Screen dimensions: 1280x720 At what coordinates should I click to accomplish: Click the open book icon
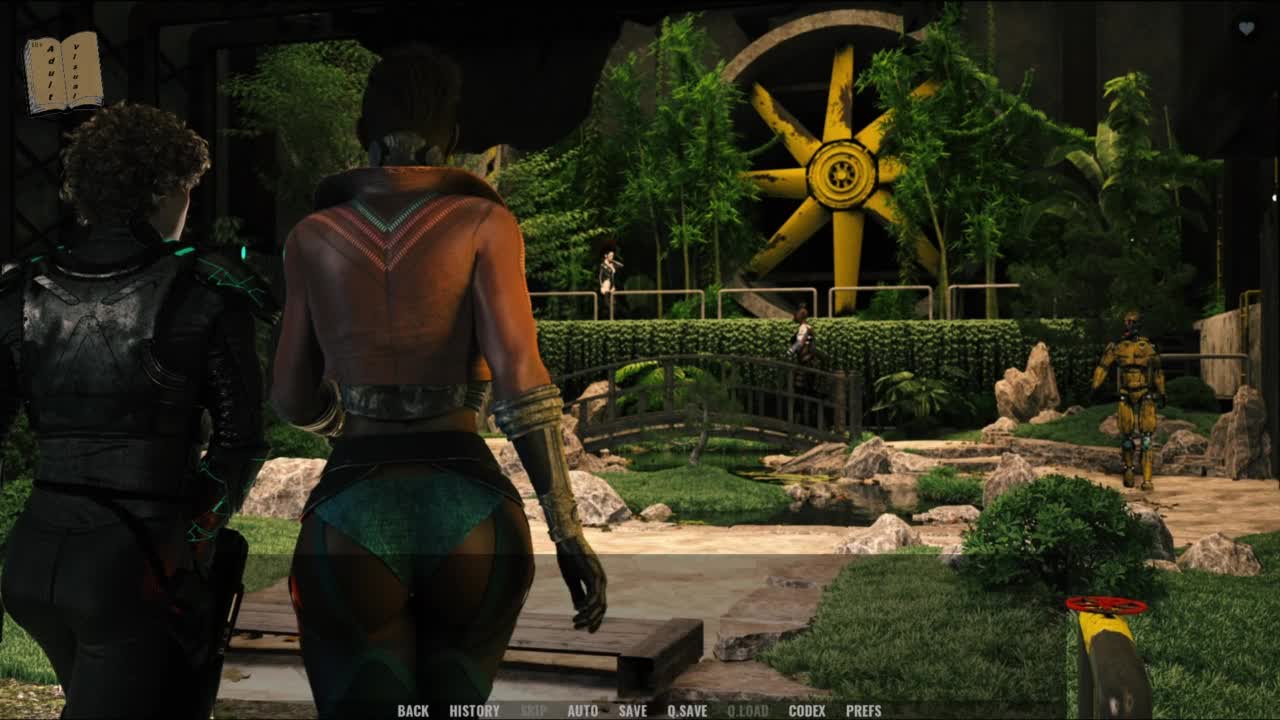pyautogui.click(x=63, y=73)
